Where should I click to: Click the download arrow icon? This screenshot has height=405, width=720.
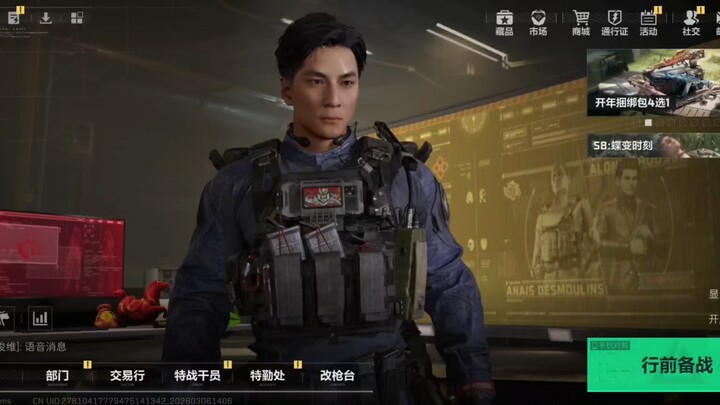pyautogui.click(x=46, y=17)
